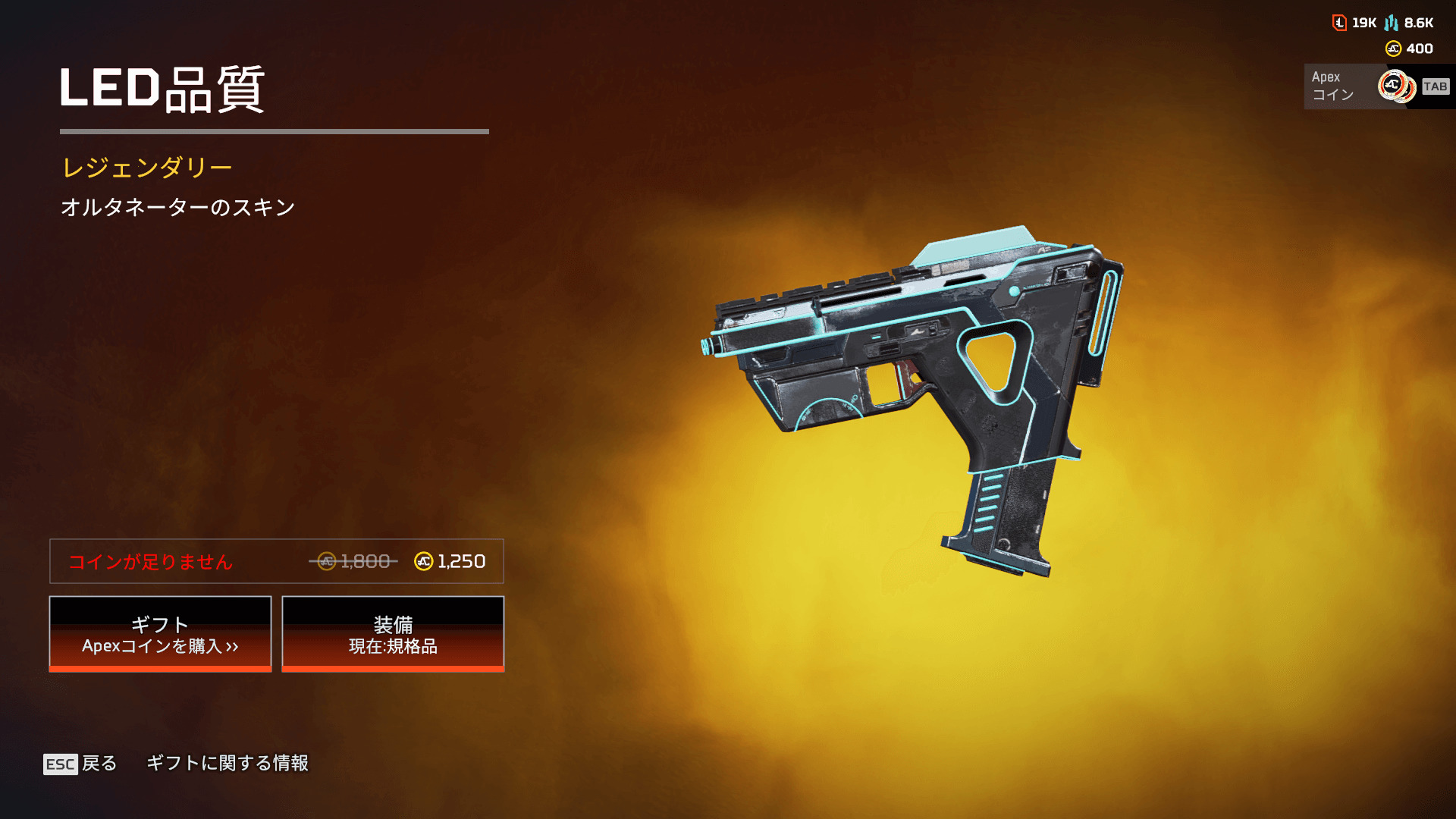
Task: Open the ギフト Apex coin purchase button
Action: (x=160, y=634)
